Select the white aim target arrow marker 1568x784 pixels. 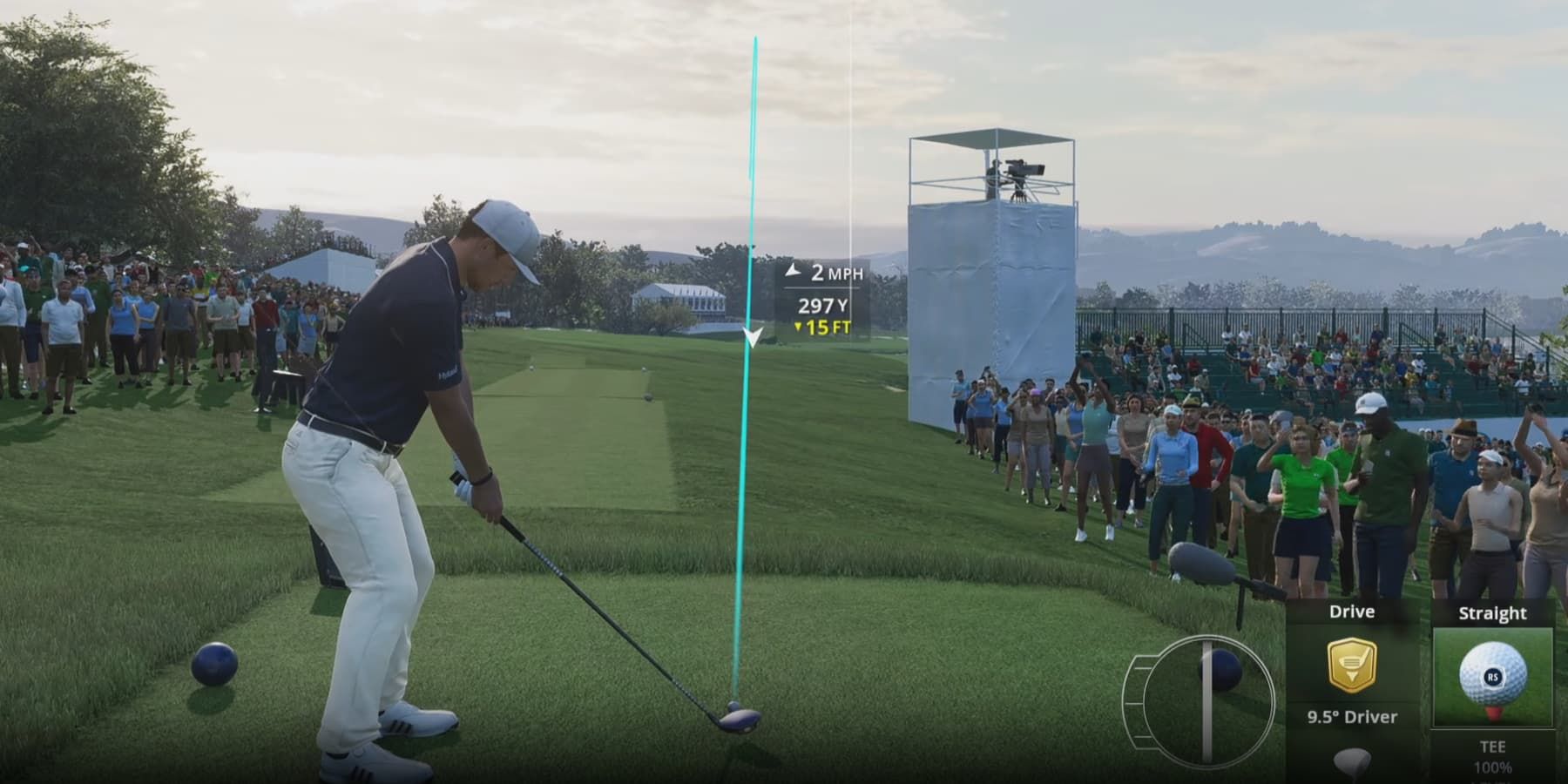754,337
